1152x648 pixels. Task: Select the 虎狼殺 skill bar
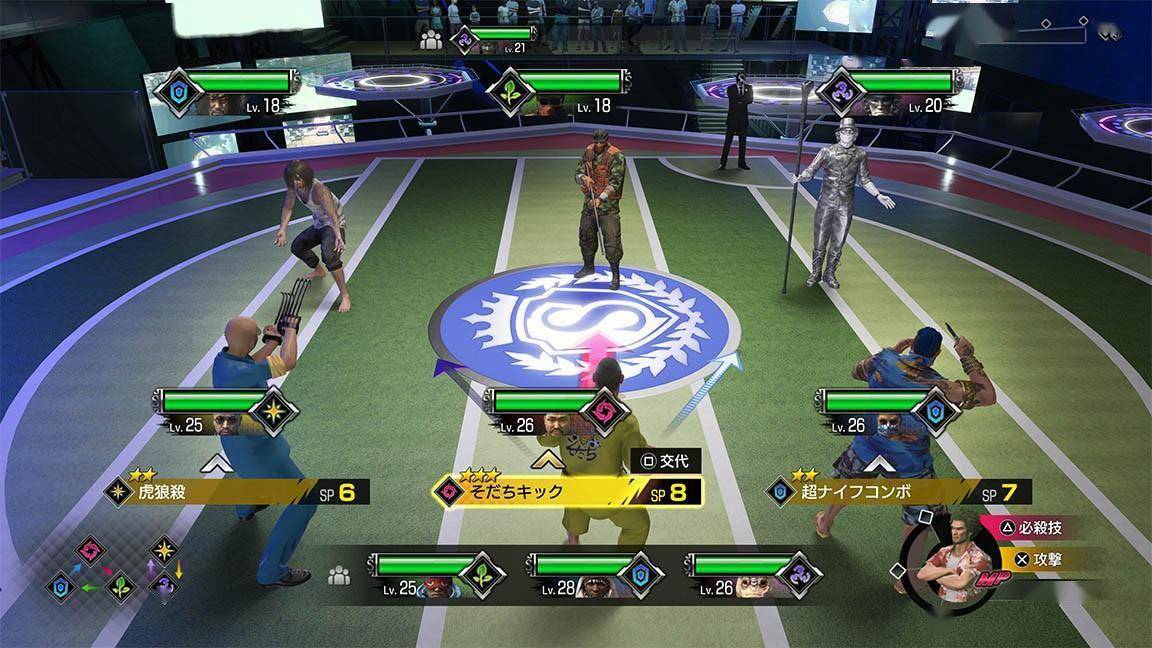click(236, 492)
